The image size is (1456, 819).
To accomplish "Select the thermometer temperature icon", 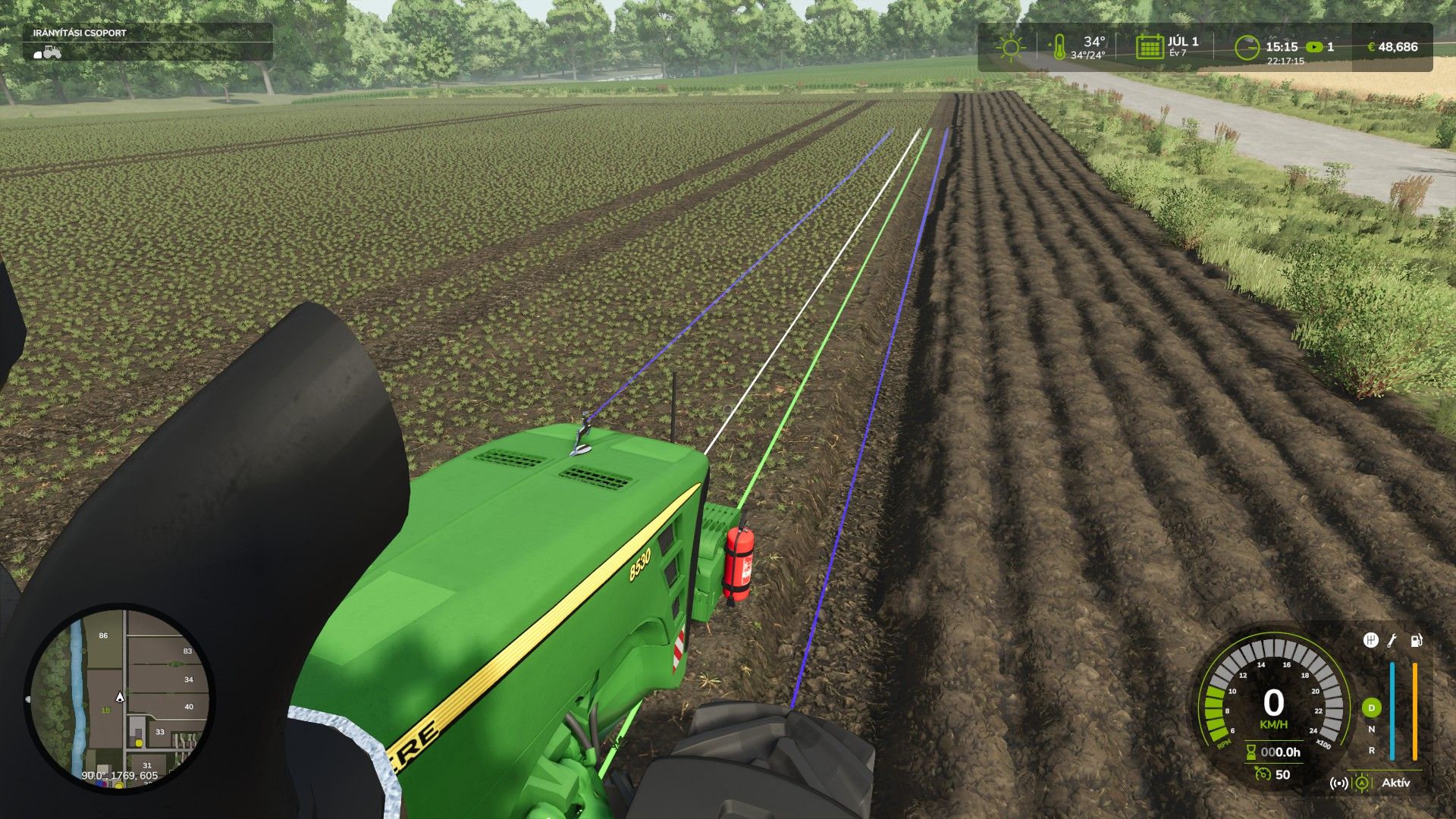I will tap(1060, 47).
